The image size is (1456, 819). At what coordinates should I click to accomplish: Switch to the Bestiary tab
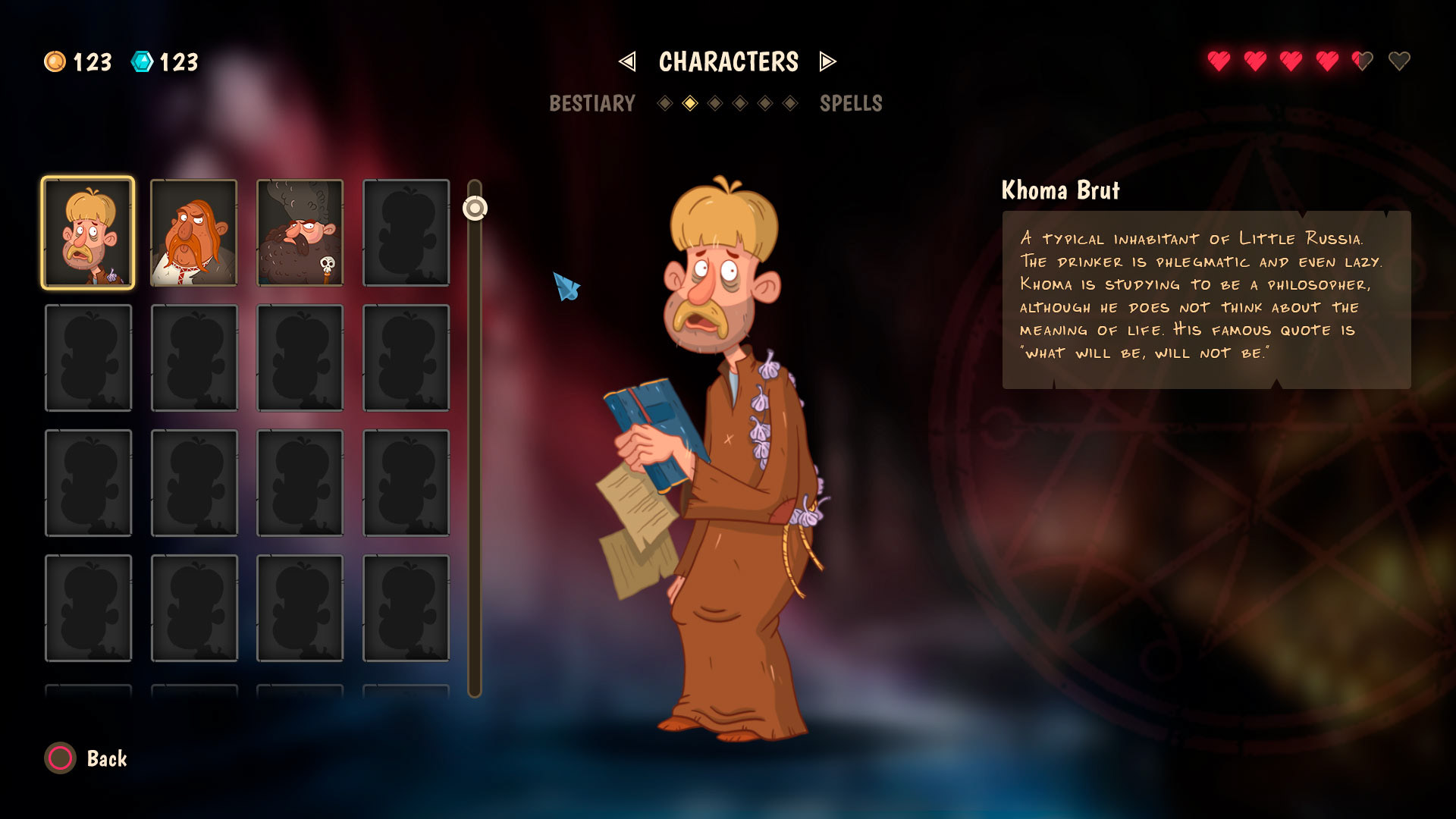[591, 103]
